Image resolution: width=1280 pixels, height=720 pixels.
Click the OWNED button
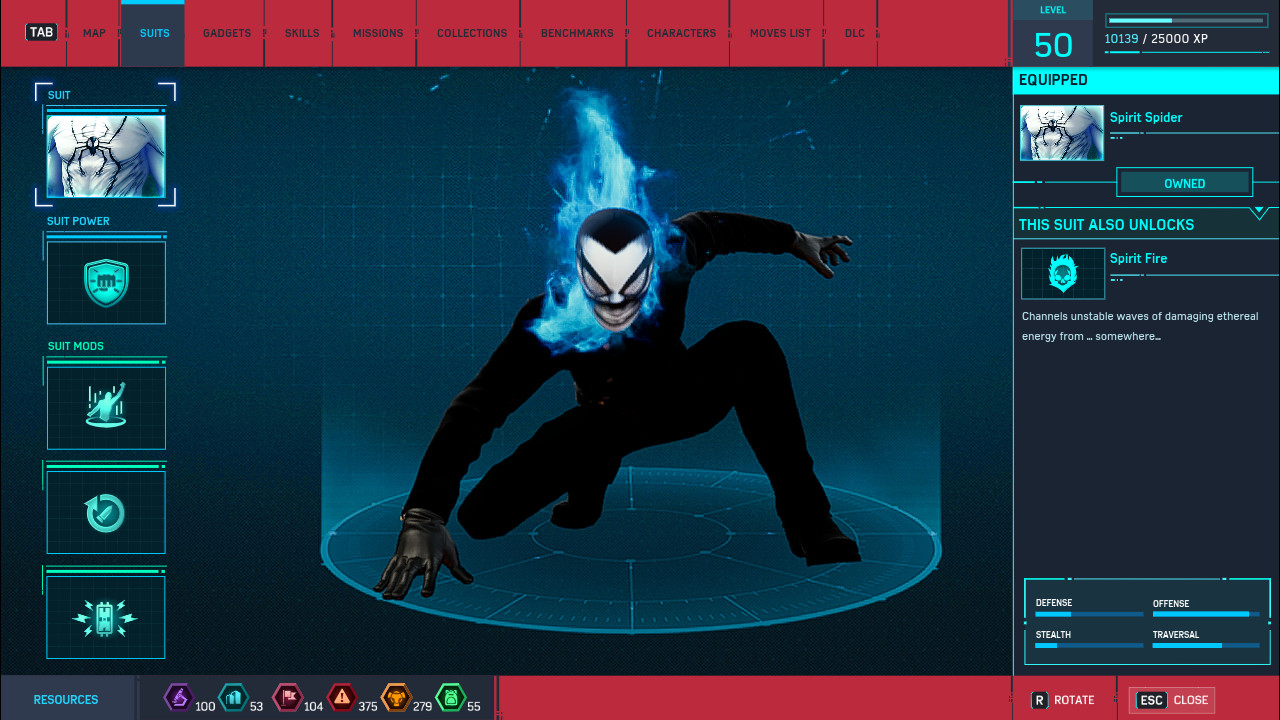(x=1184, y=182)
